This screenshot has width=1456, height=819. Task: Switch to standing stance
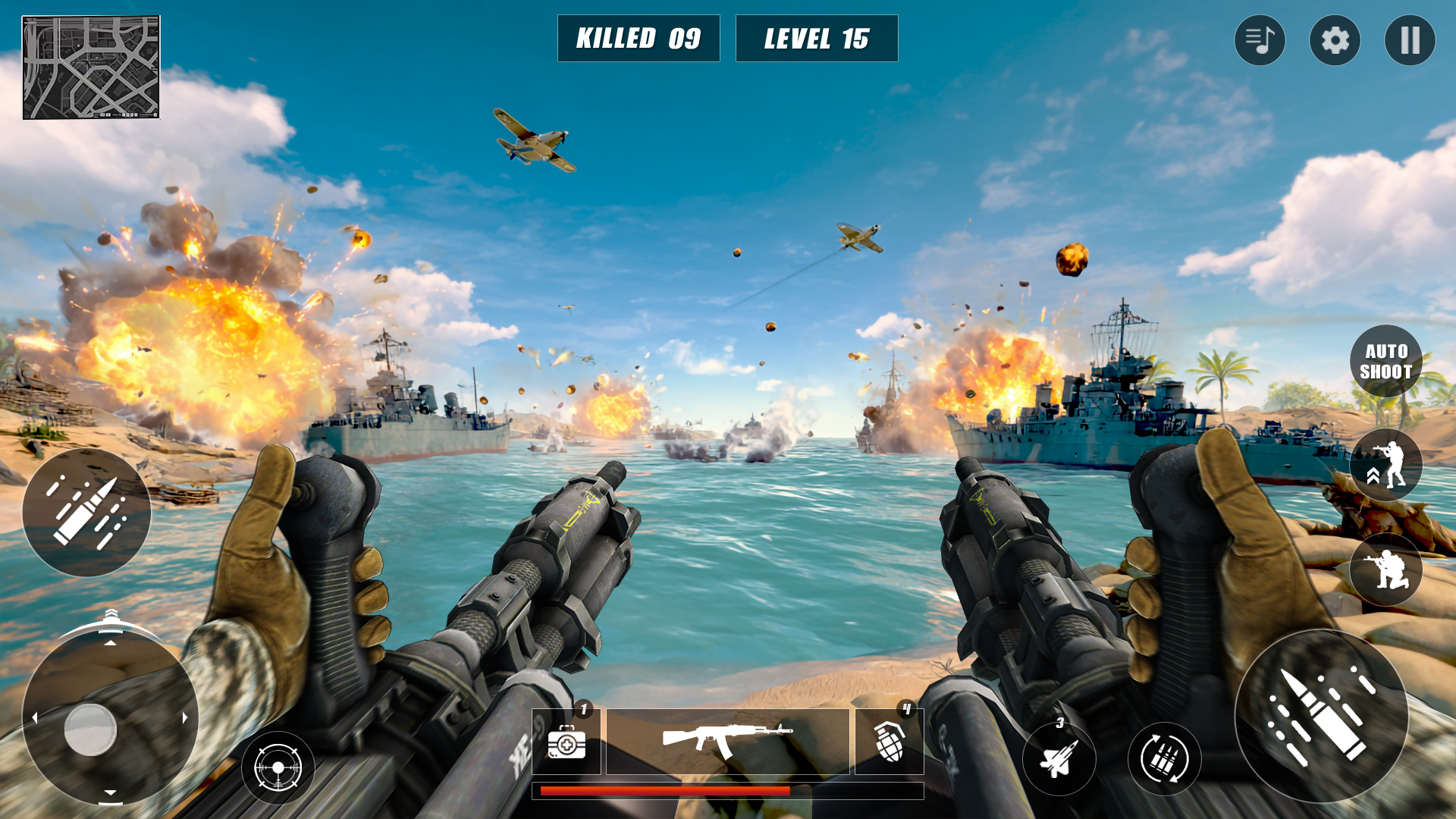click(x=1386, y=463)
